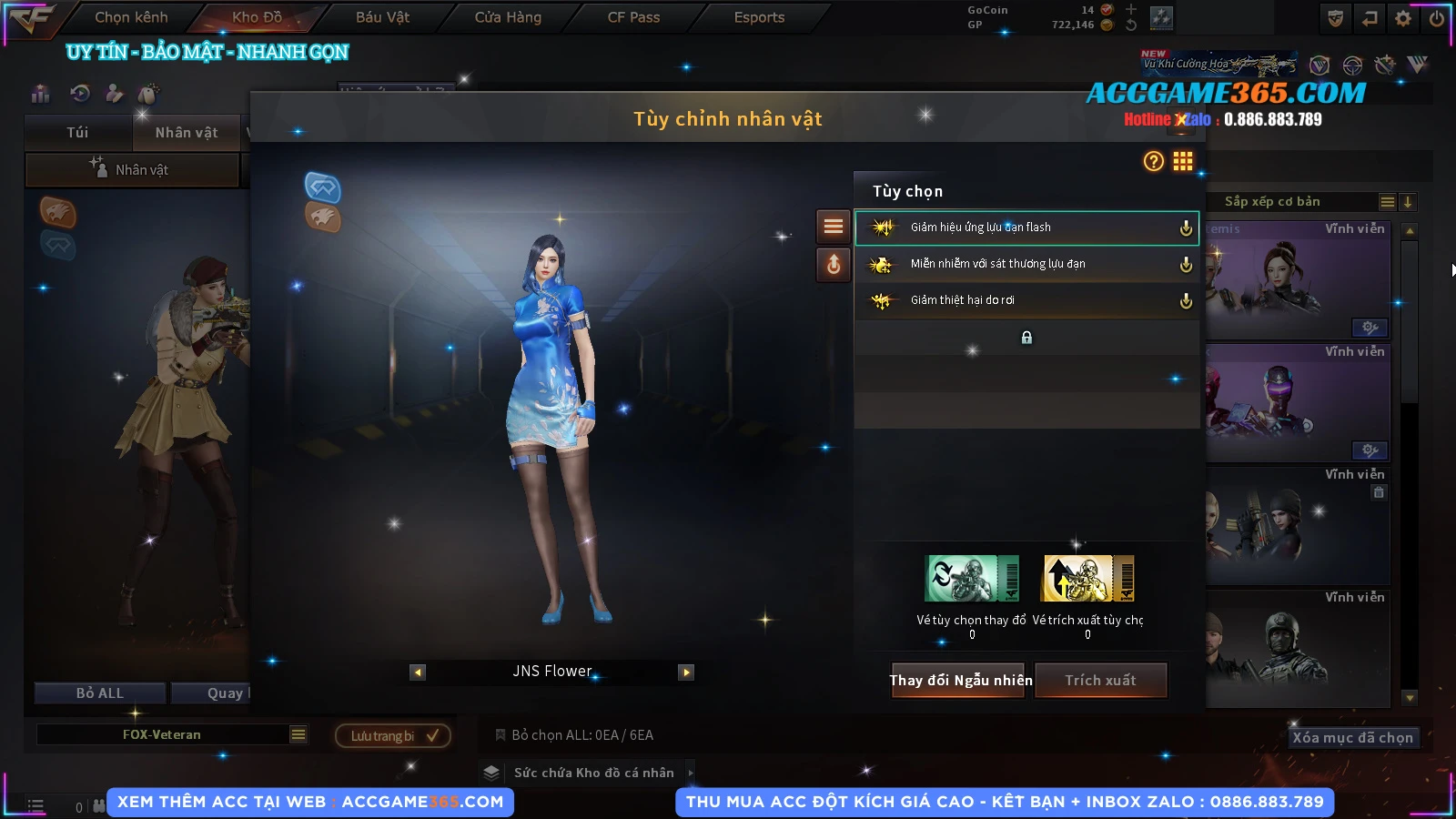Show previous character before JNS Flower
This screenshot has width=1456, height=819.
tap(418, 672)
